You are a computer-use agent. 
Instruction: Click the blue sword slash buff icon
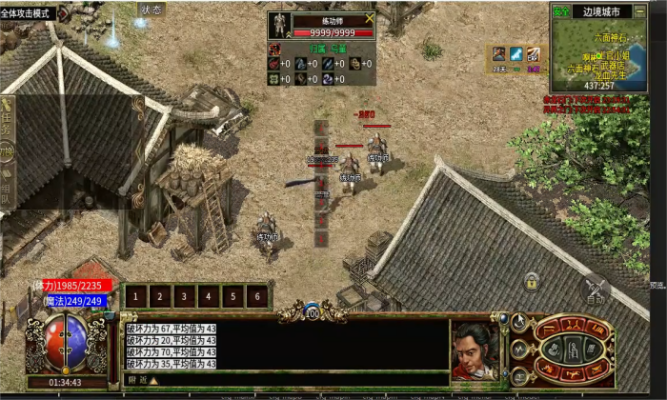(516, 54)
